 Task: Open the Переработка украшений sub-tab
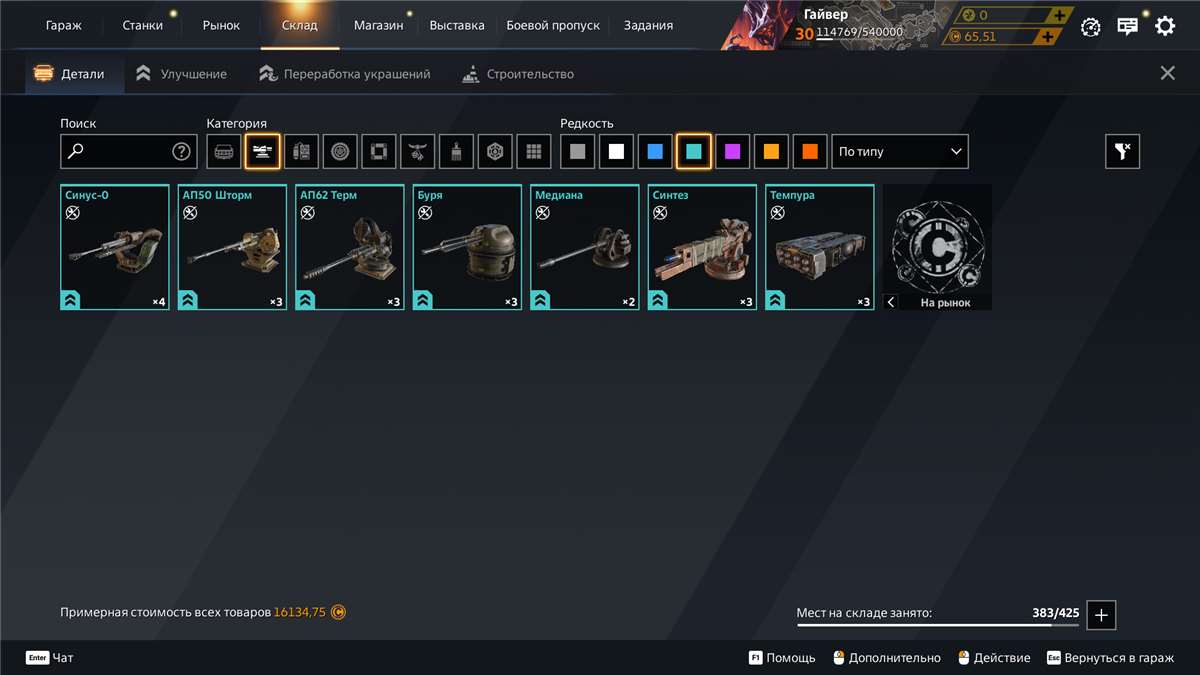pos(356,74)
